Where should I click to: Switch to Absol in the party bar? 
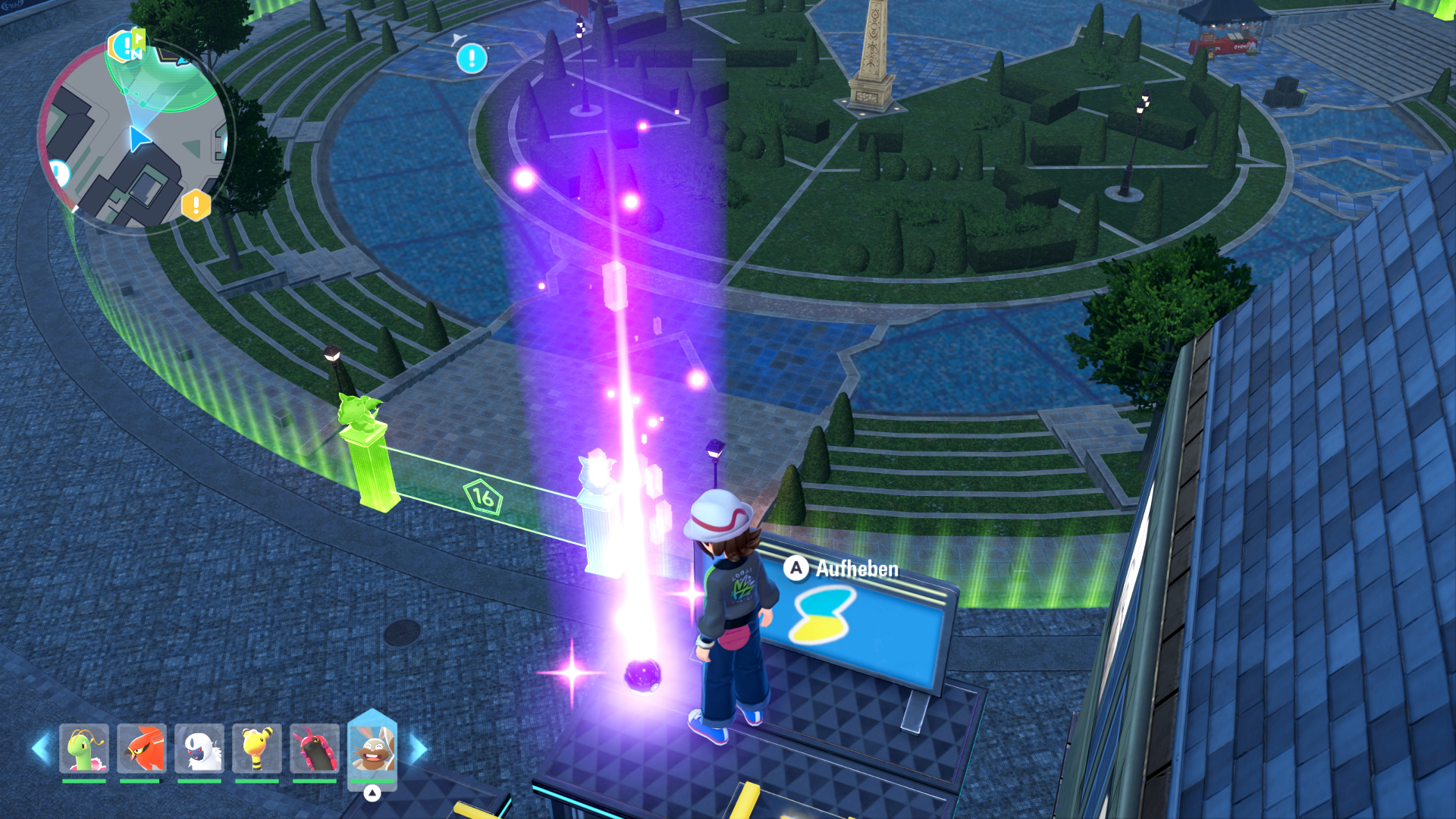tap(199, 748)
